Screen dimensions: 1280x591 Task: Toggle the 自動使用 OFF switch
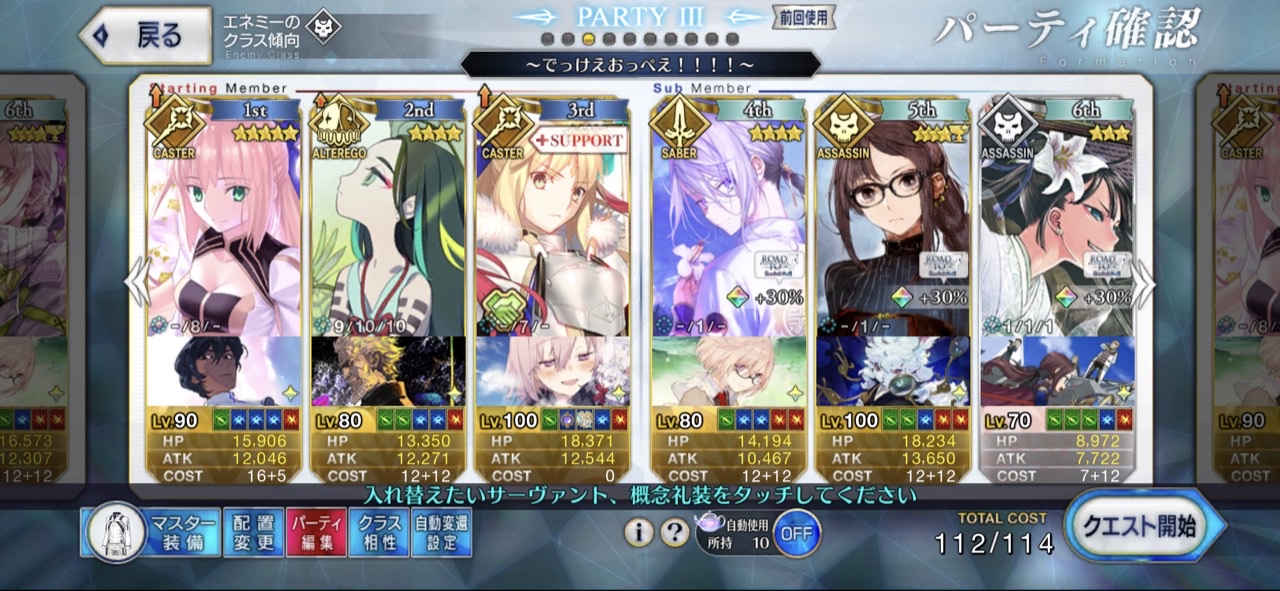point(796,533)
